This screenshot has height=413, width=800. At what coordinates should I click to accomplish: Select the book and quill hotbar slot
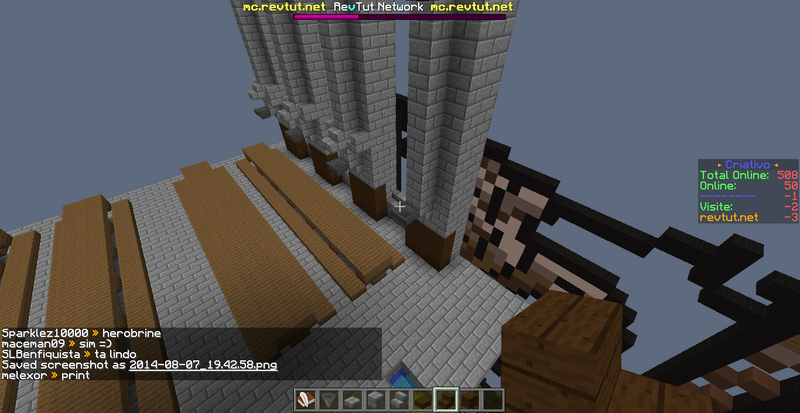306,400
